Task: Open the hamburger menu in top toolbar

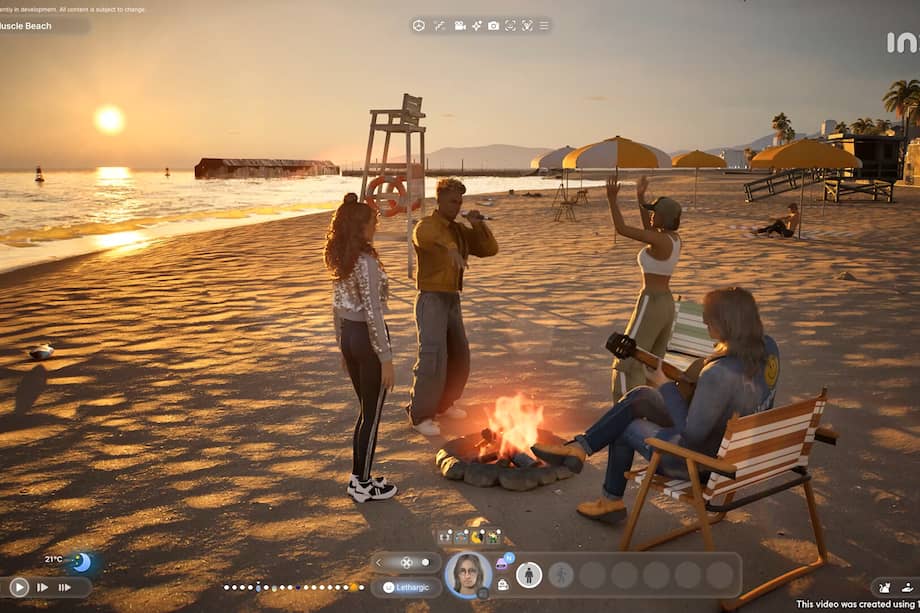Action: tap(544, 25)
